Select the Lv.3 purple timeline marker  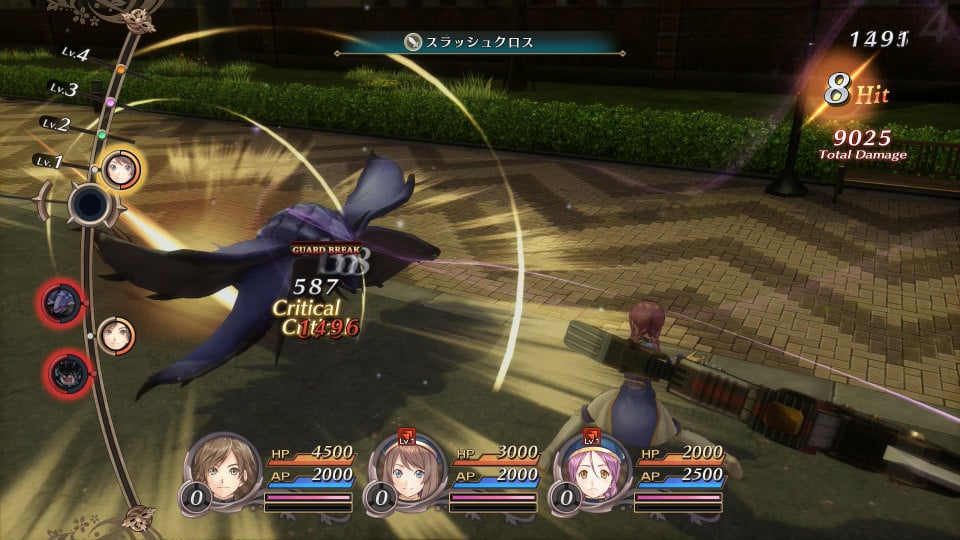point(110,102)
